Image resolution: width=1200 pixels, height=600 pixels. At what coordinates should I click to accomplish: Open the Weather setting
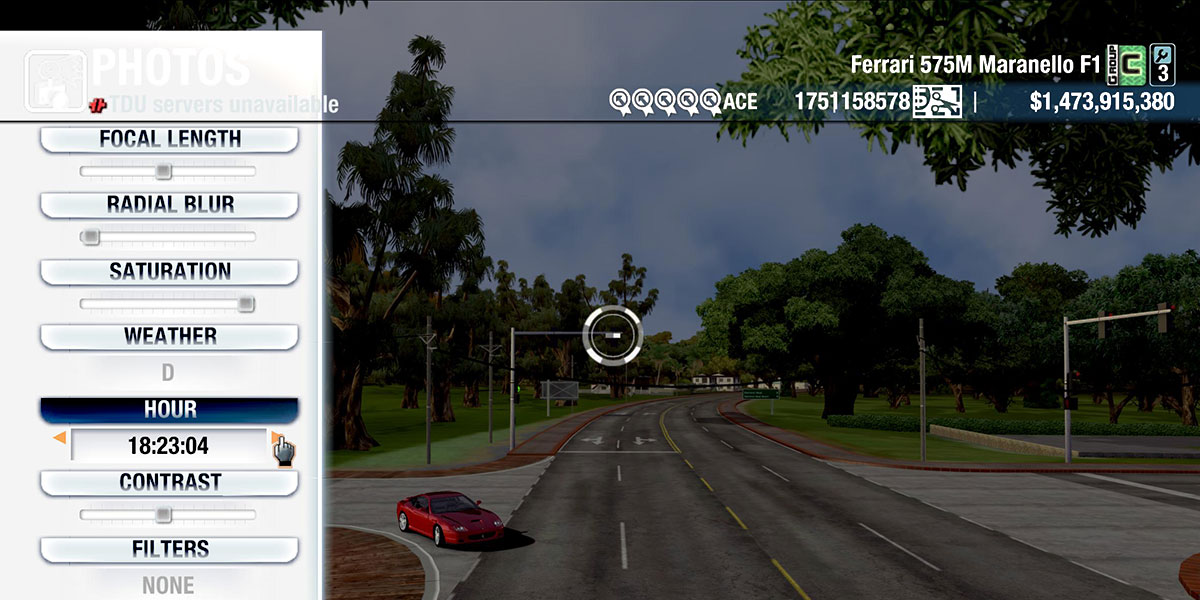[169, 336]
